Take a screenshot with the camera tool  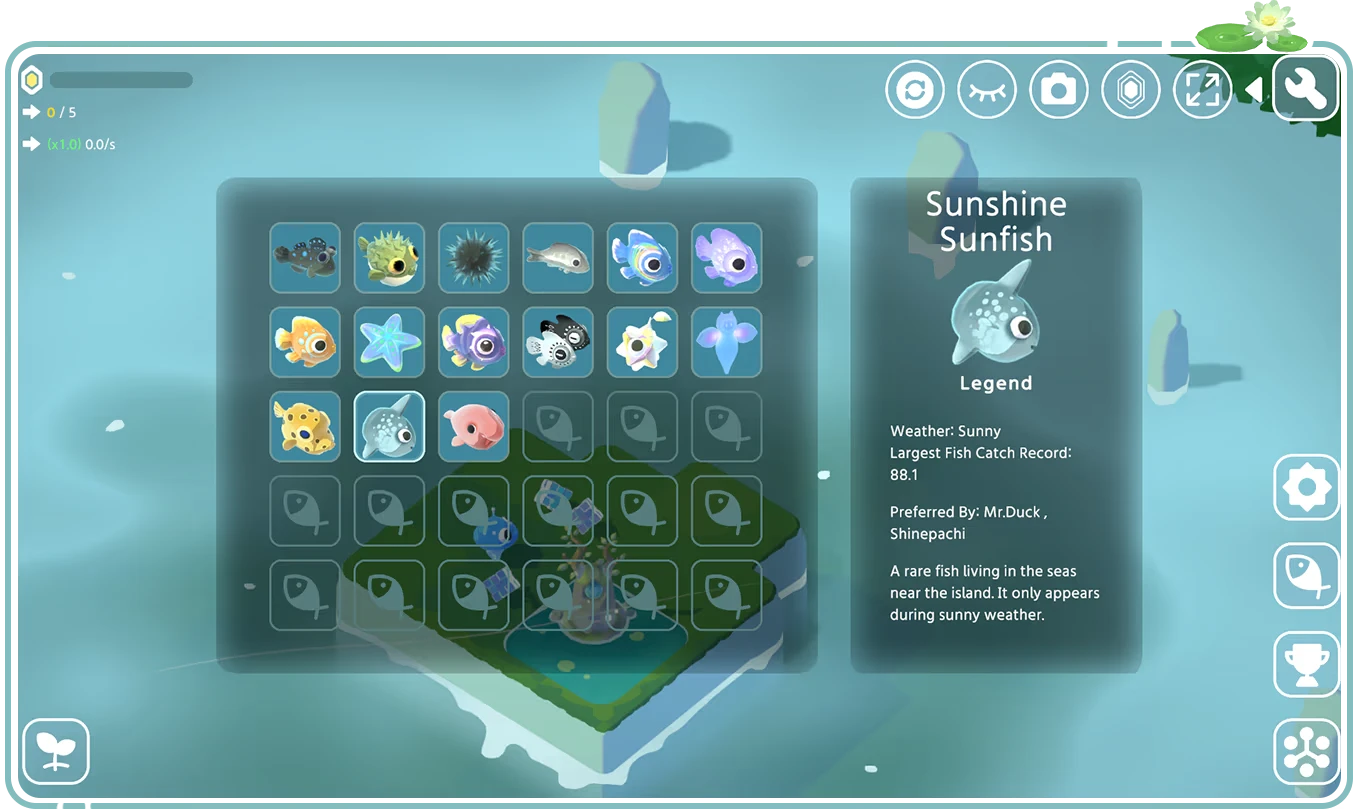click(x=1059, y=88)
